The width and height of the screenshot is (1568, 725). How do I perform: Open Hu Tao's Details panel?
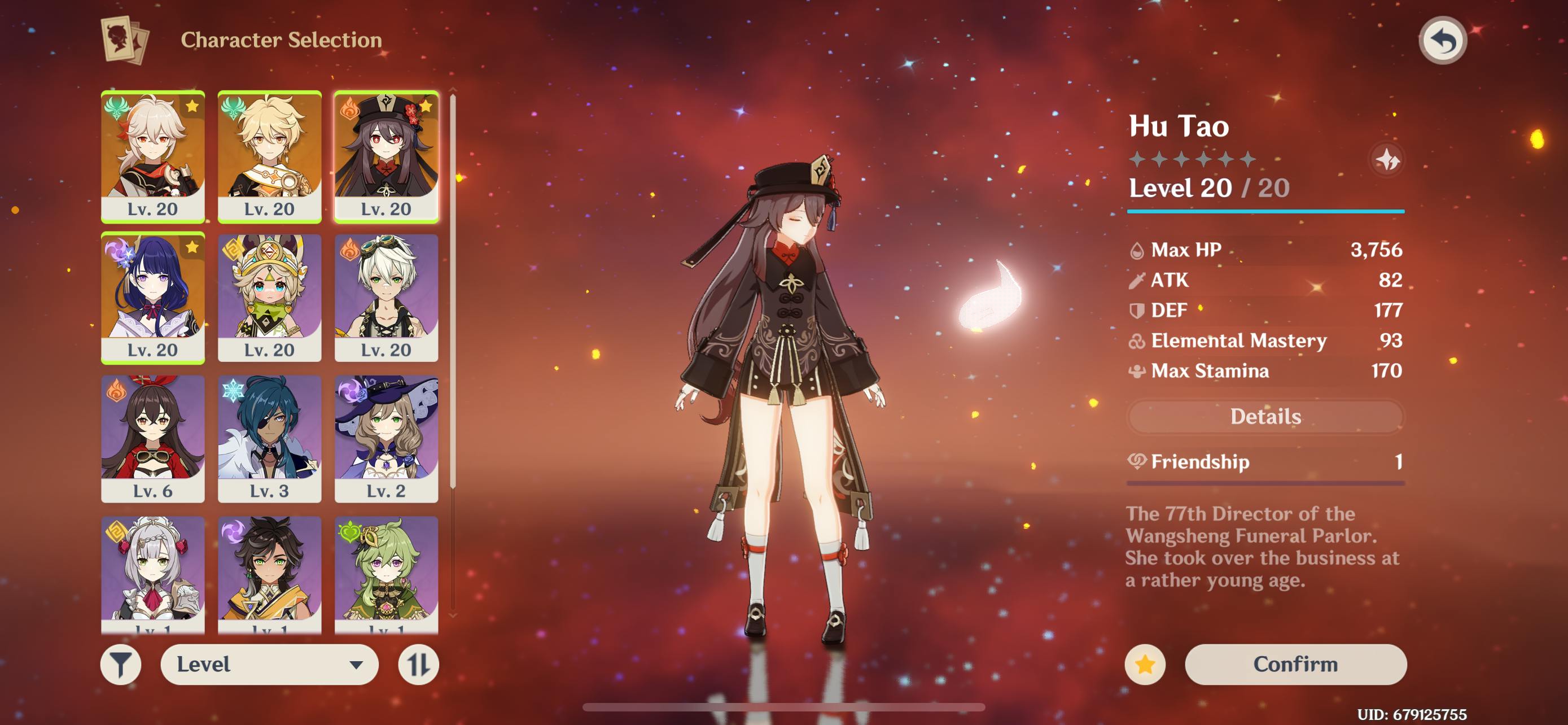tap(1265, 416)
